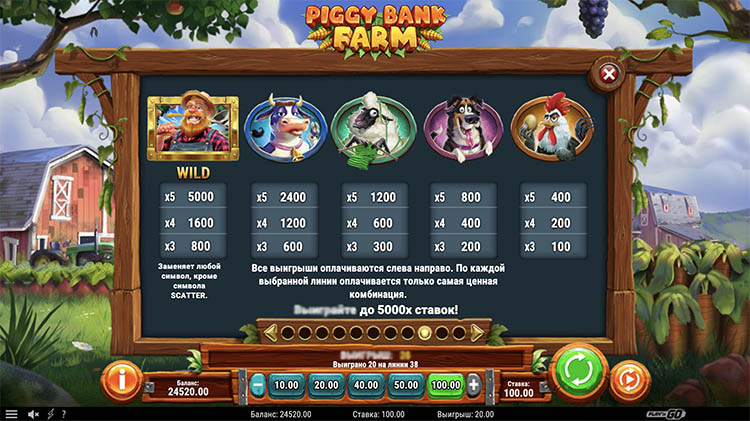Select the 10.00 bet value
The width and height of the screenshot is (750, 421).
click(287, 384)
